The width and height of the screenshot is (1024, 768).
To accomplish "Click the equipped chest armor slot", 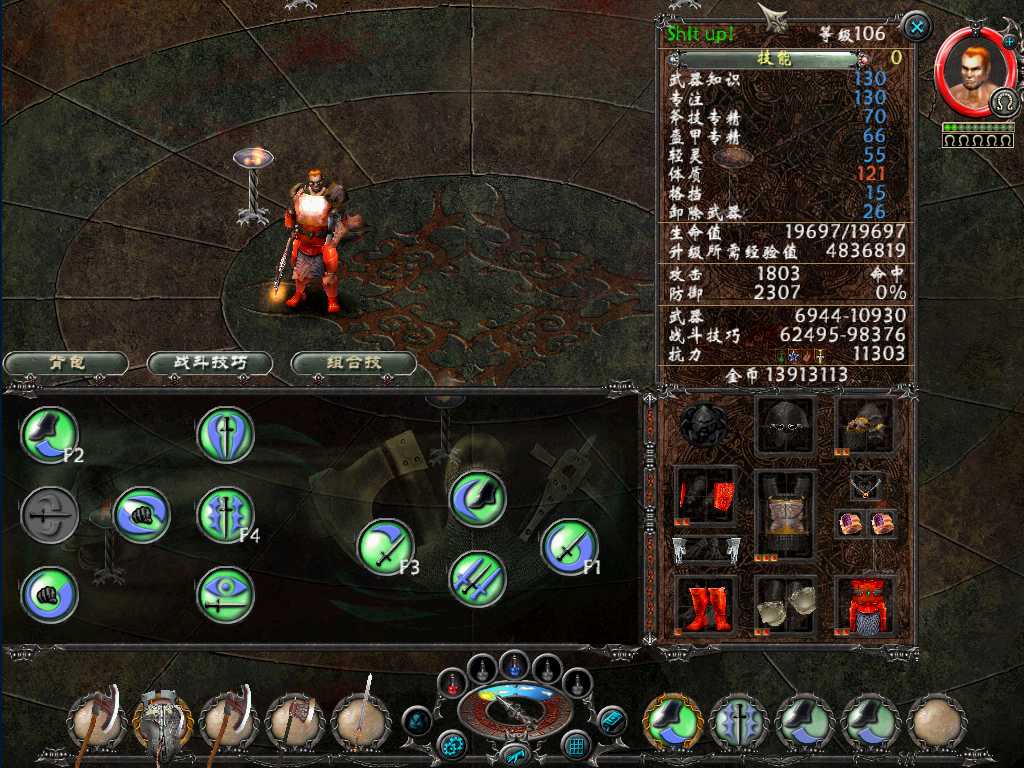I will coord(785,515).
